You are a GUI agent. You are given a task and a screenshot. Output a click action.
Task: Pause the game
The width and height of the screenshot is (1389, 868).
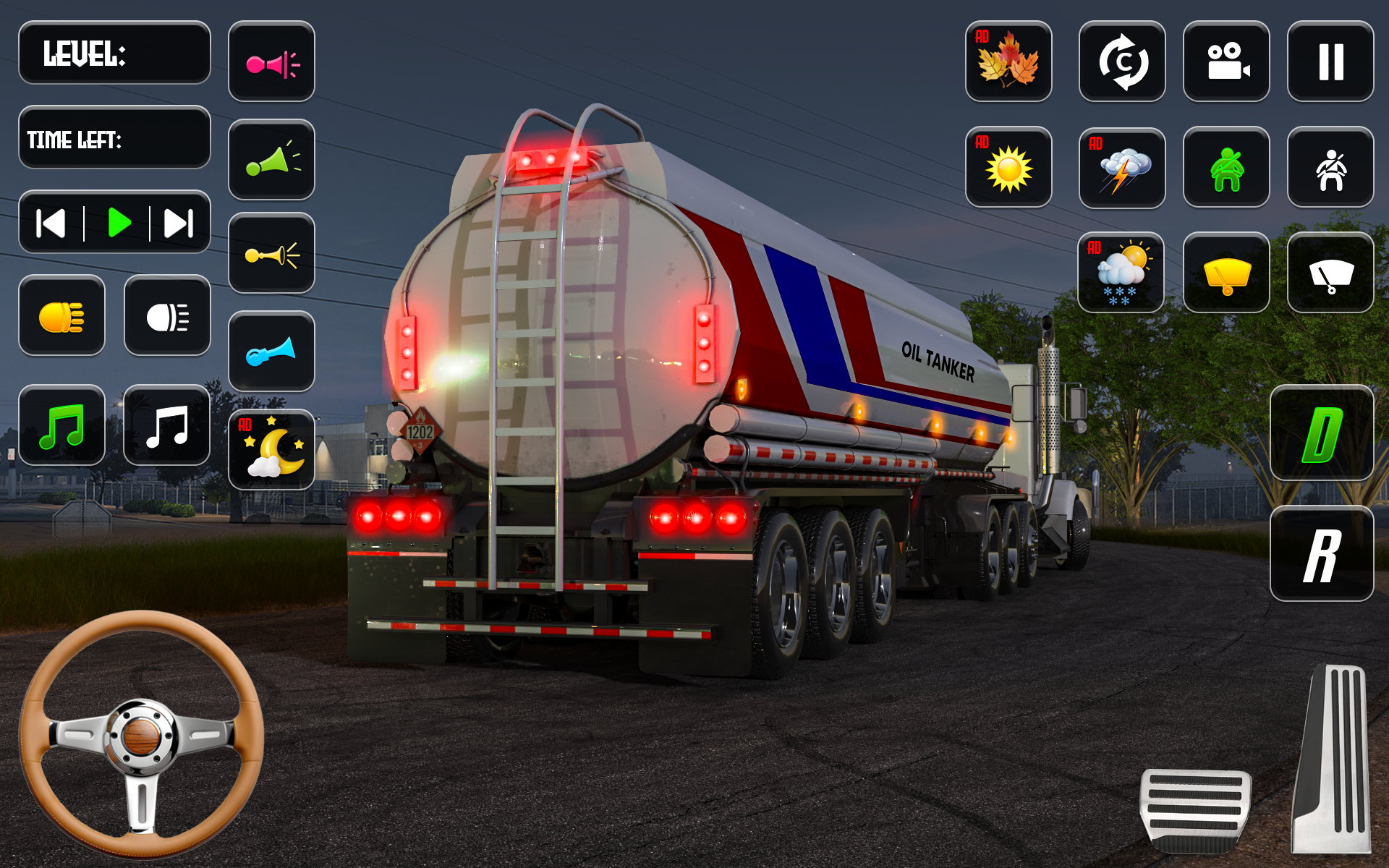click(x=1330, y=61)
